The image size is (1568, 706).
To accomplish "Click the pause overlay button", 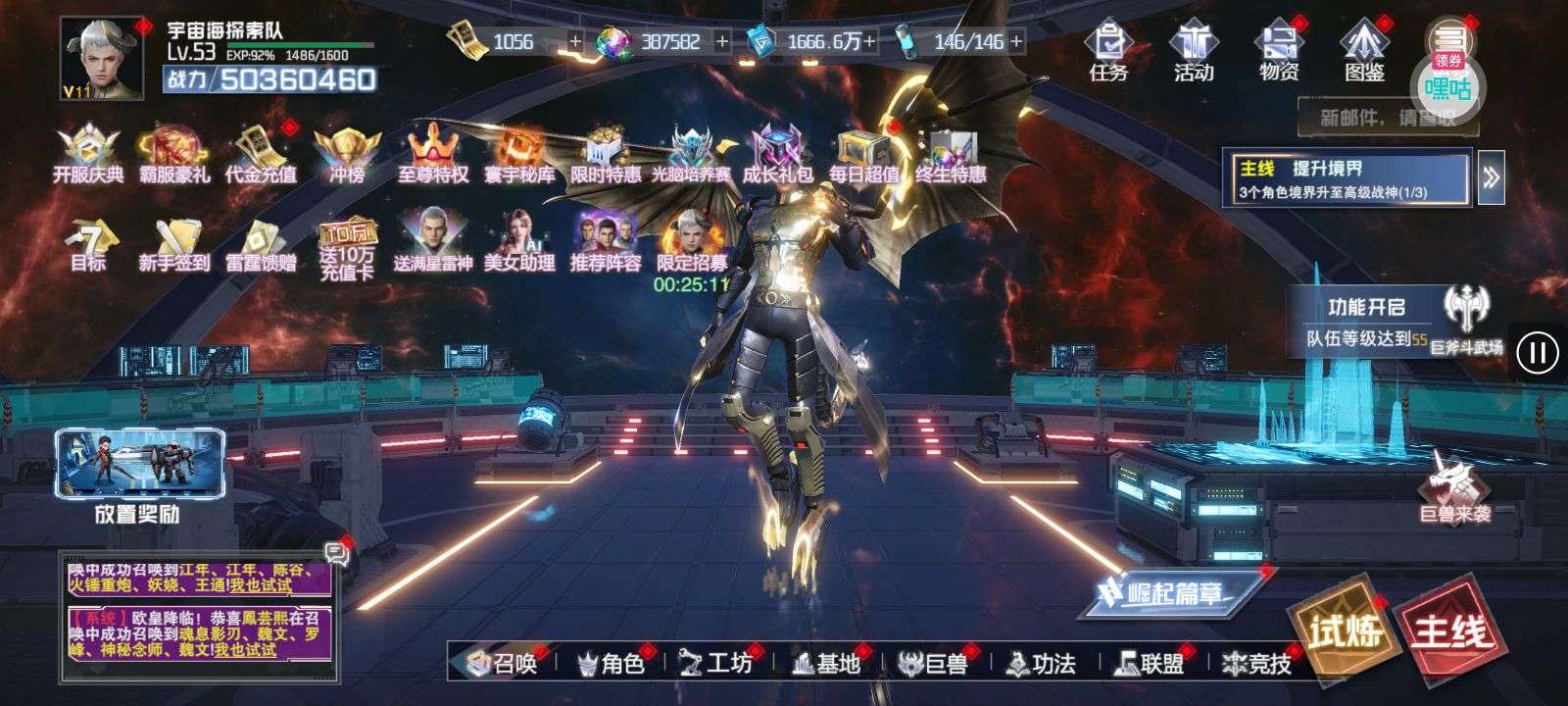I will click(x=1537, y=352).
